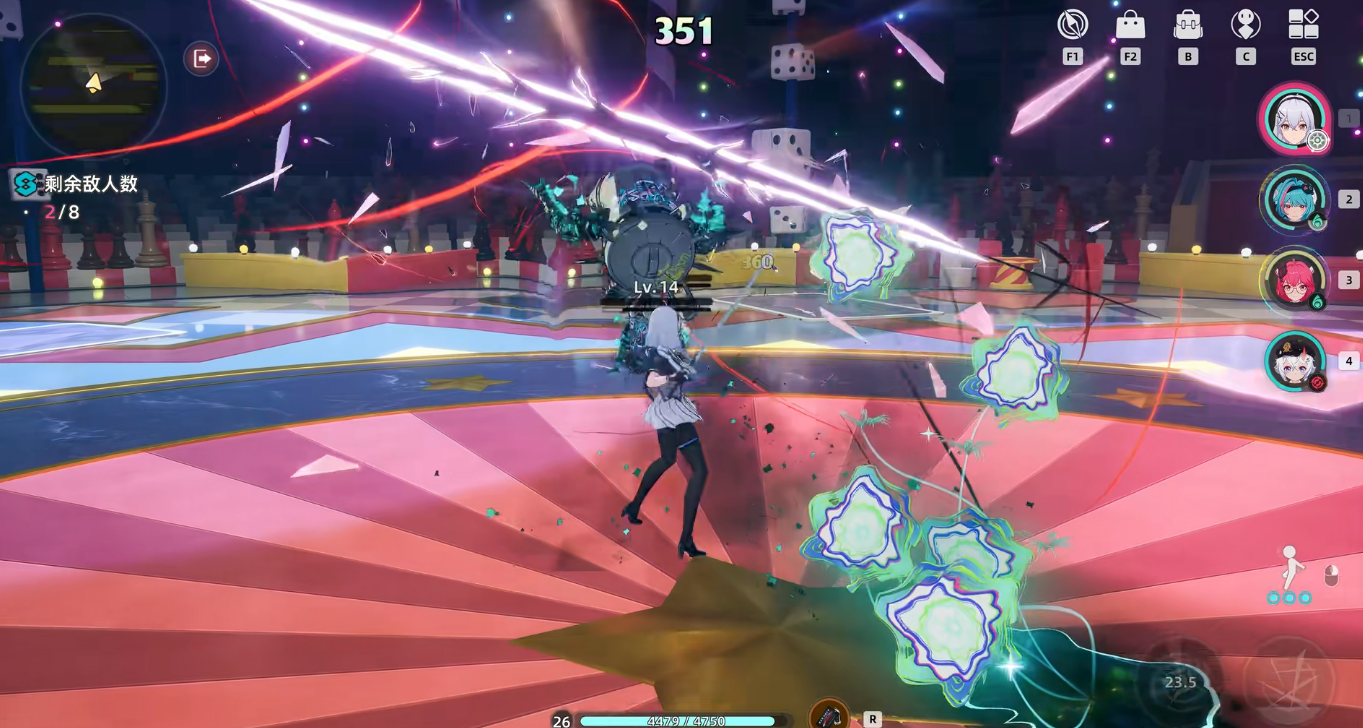Switch to the white-haired black-hat character
Viewport: 1363px width, 728px height.
[x=1294, y=361]
